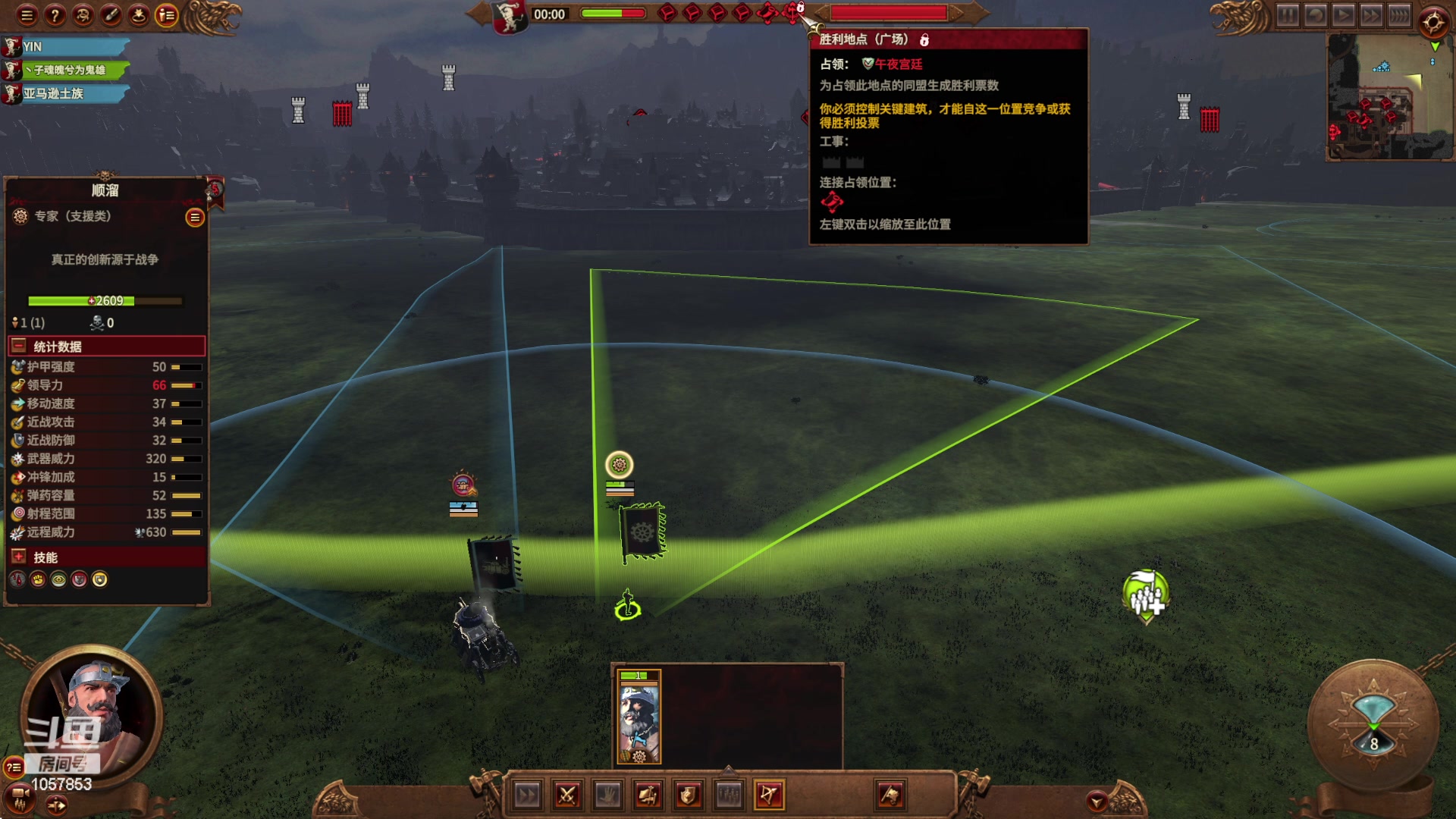Set battle speed to normal play
1456x819 pixels.
pyautogui.click(x=1343, y=15)
